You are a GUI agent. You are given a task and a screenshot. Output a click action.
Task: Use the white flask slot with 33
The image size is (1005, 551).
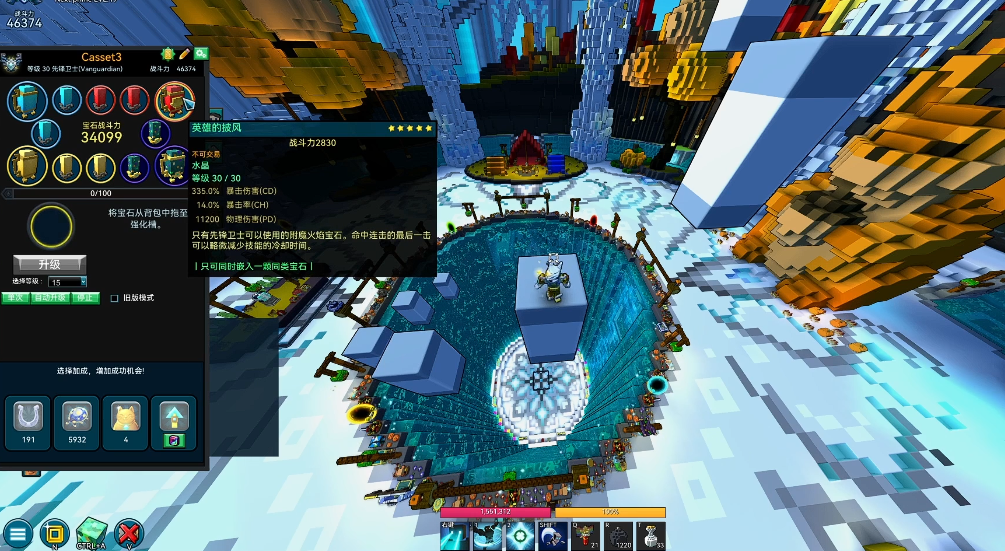(650, 536)
